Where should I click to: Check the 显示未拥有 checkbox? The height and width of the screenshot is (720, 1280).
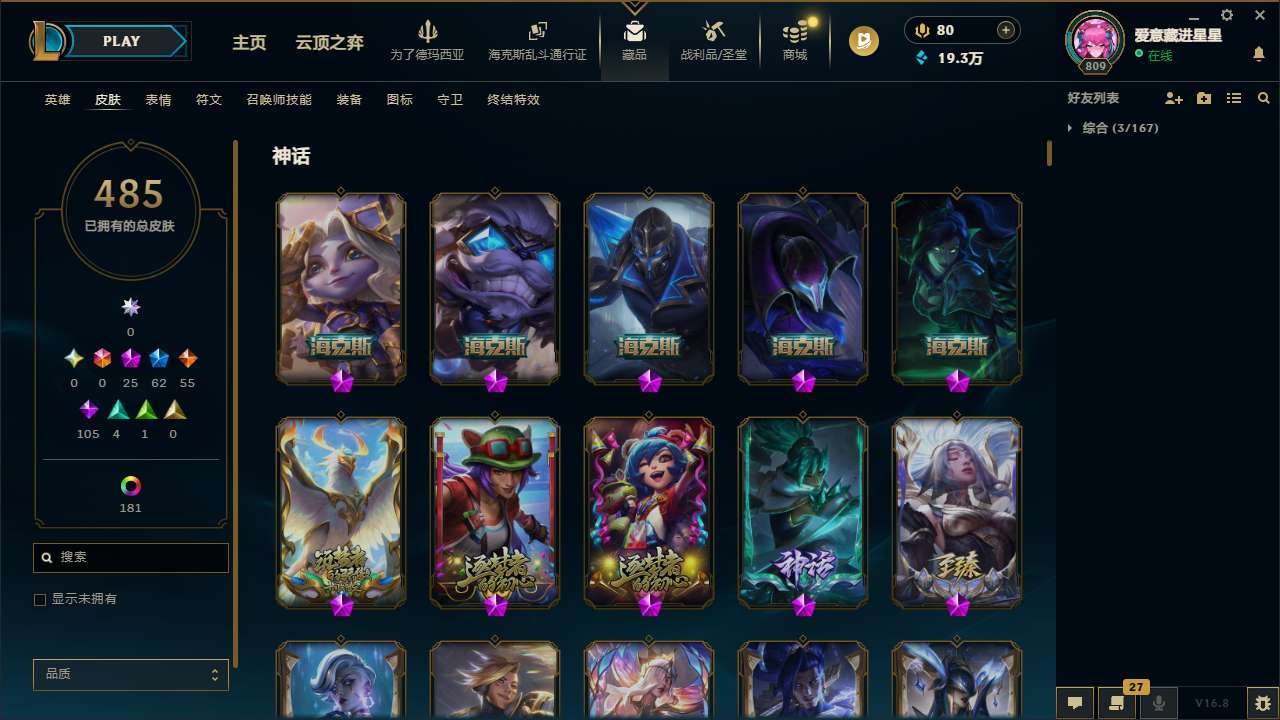[x=40, y=599]
